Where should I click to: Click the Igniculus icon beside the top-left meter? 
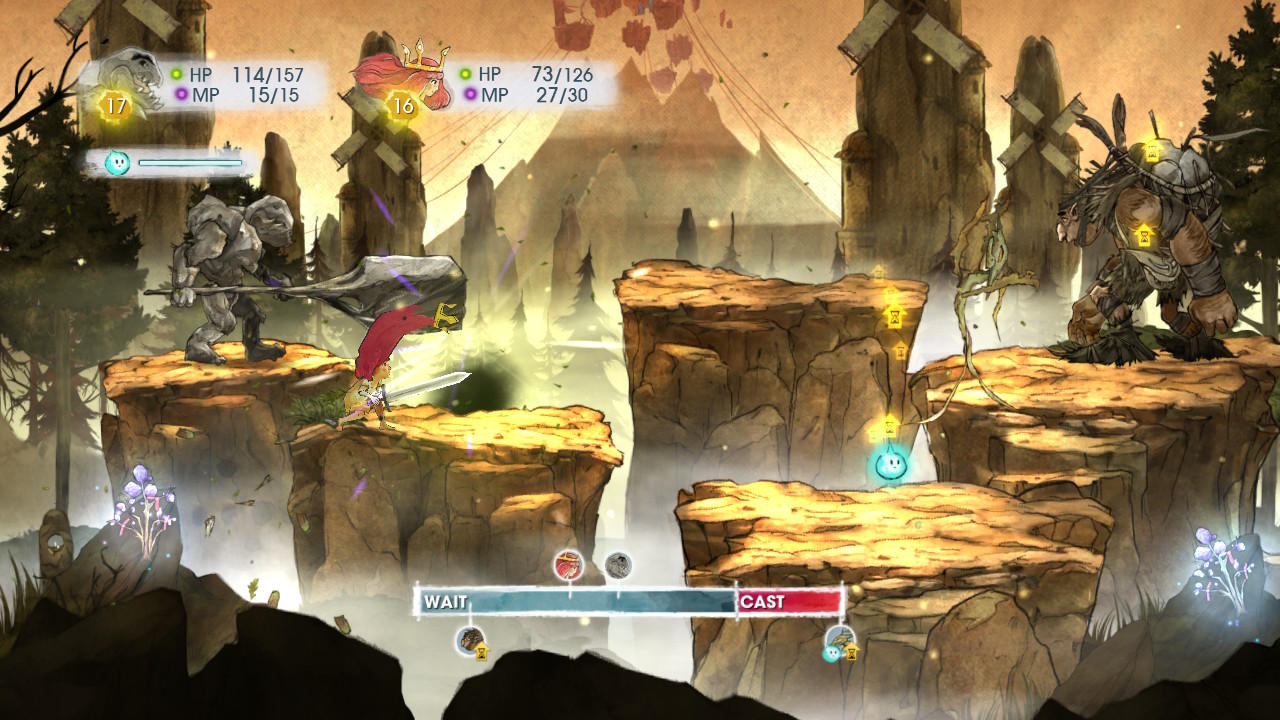pos(117,162)
